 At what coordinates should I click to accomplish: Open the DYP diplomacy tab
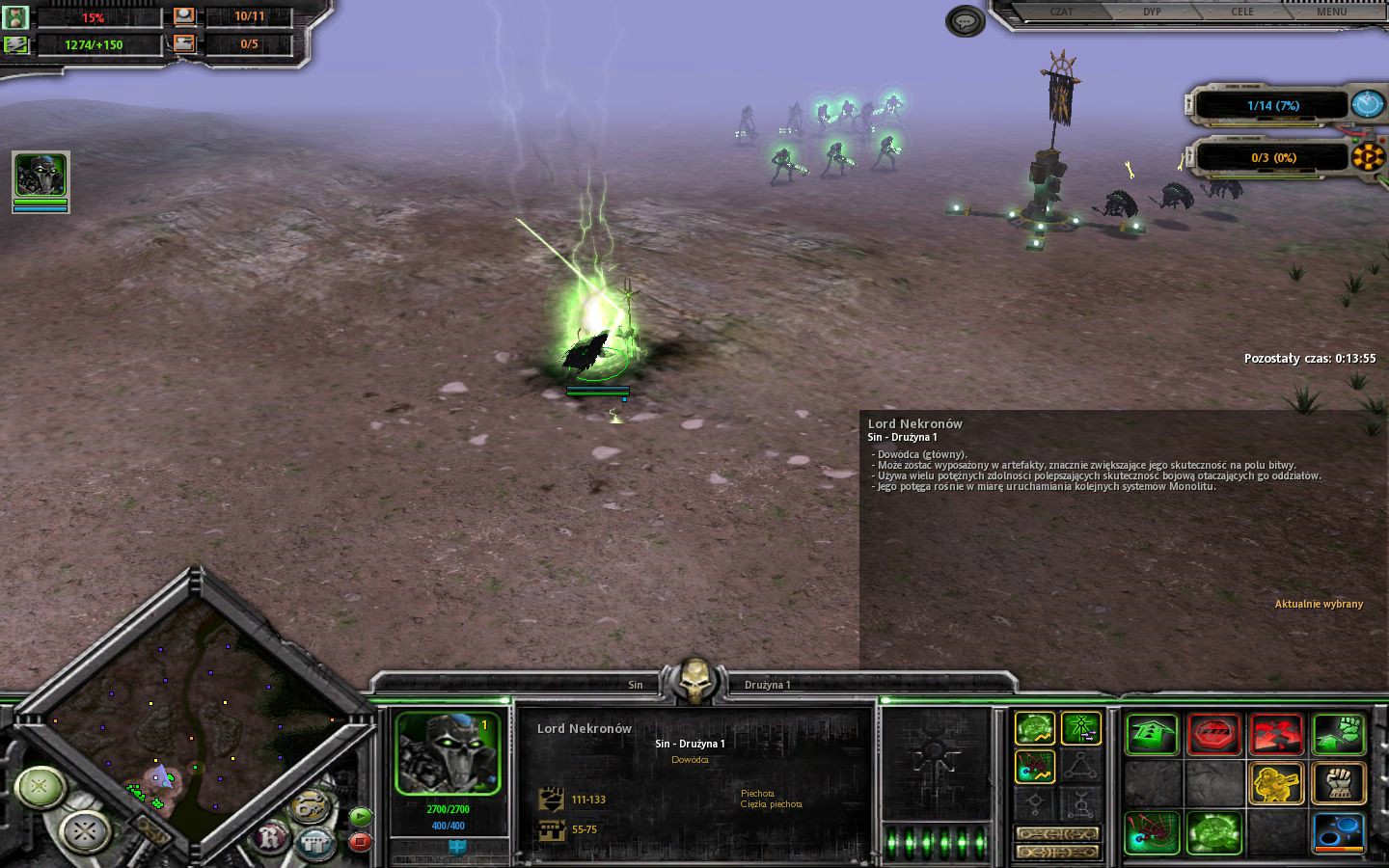pos(1152,12)
